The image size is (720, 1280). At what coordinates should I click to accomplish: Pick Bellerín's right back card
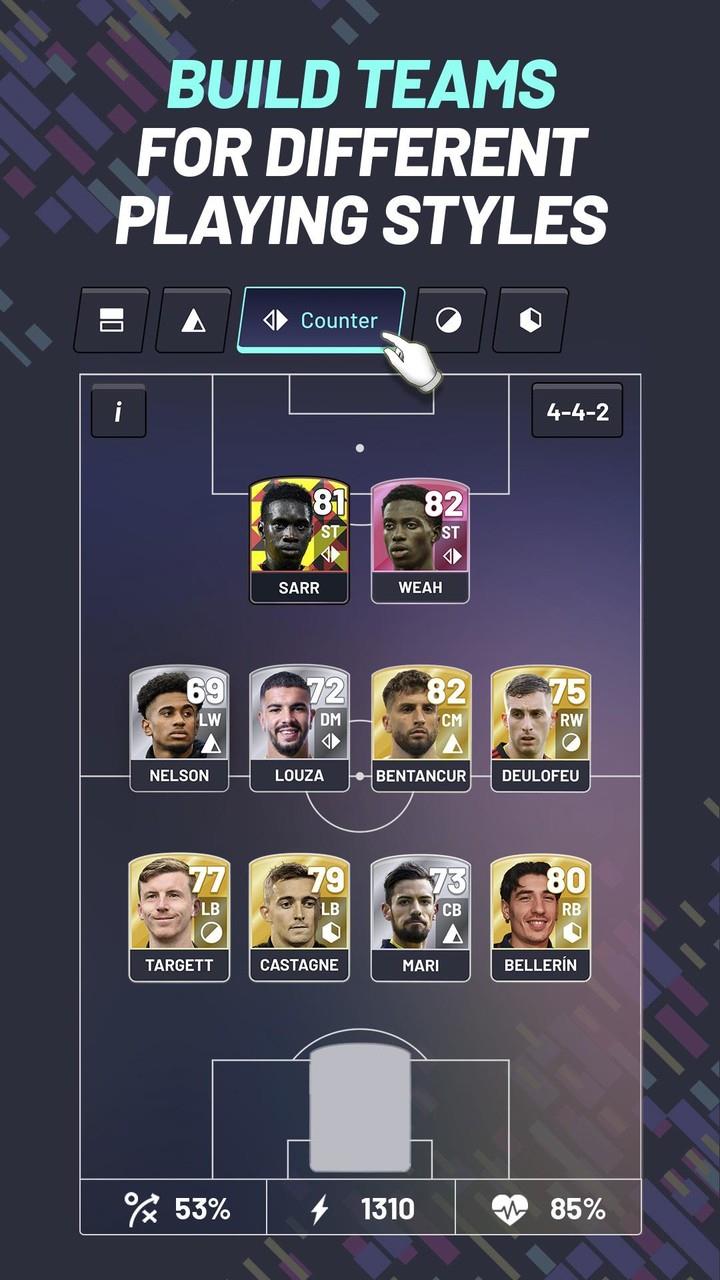click(x=540, y=917)
